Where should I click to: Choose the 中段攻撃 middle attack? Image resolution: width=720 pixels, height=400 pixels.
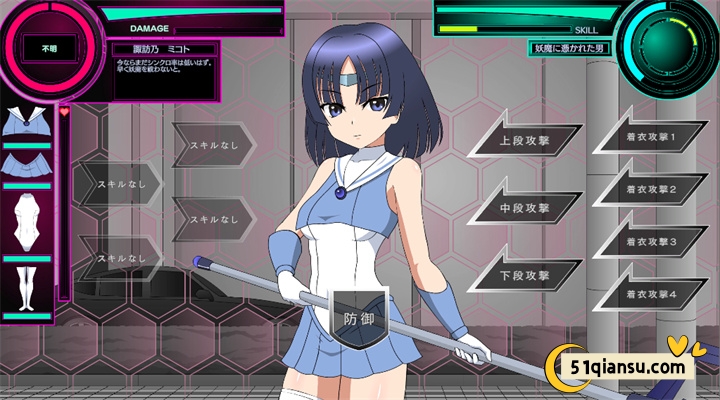click(525, 208)
